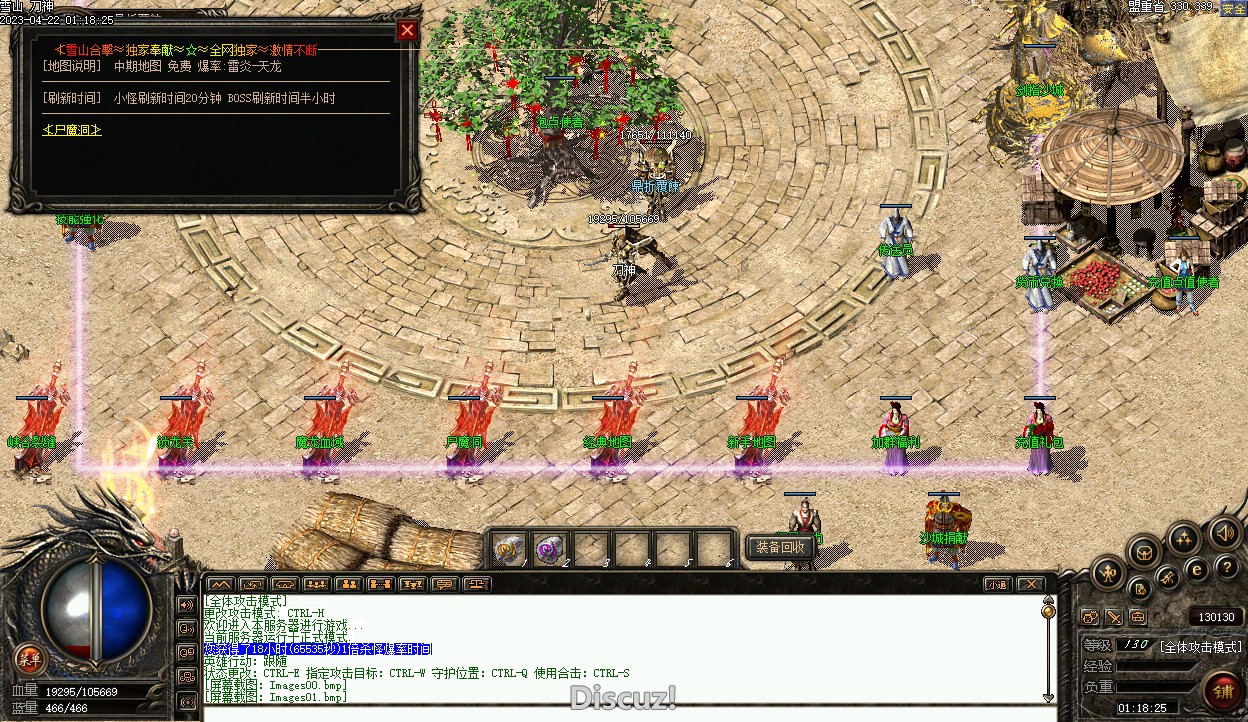Viewport: 1248px width, 722px height.
Task: Open the bag box icon
Action: 1144,551
